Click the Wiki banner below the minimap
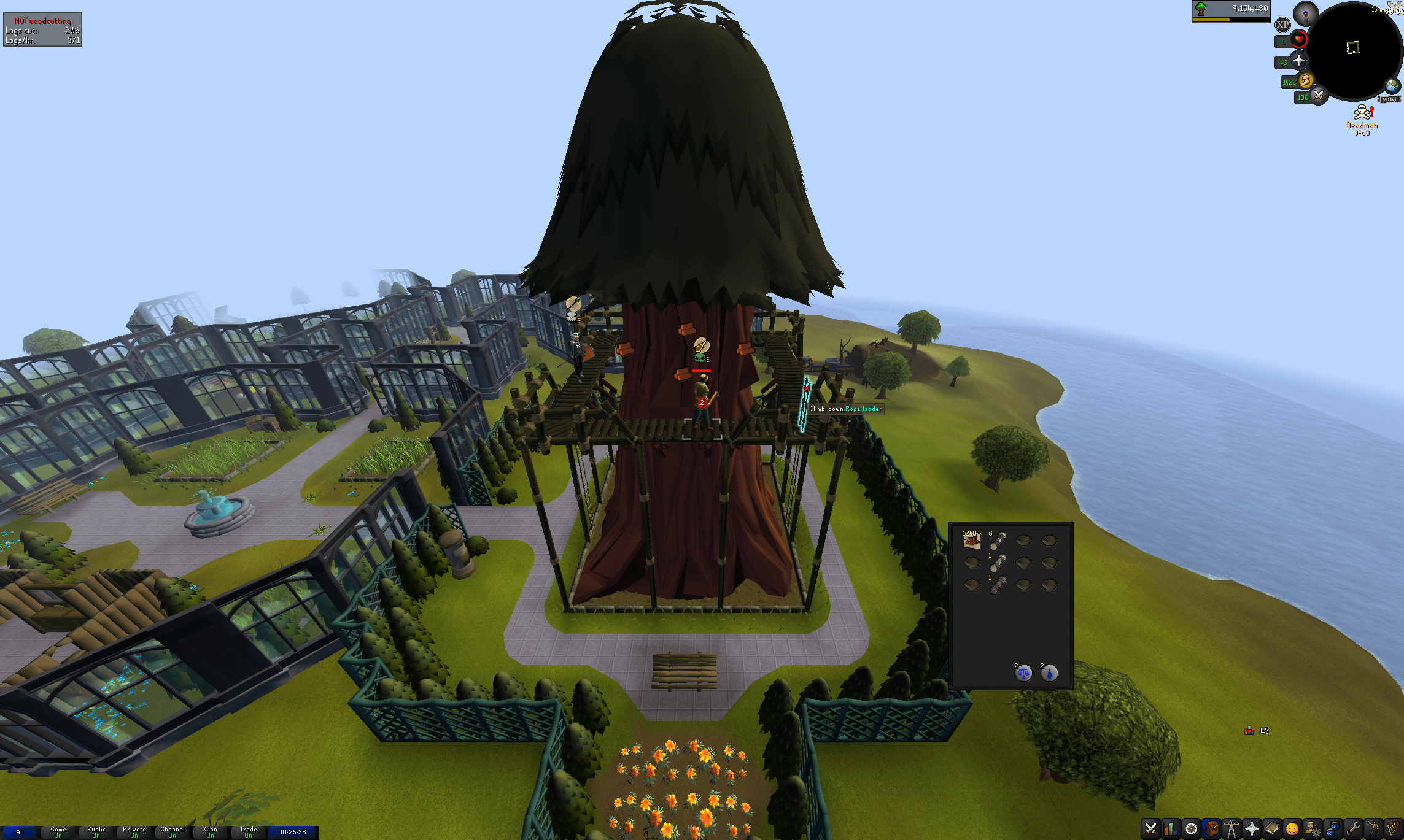 pos(1389,99)
